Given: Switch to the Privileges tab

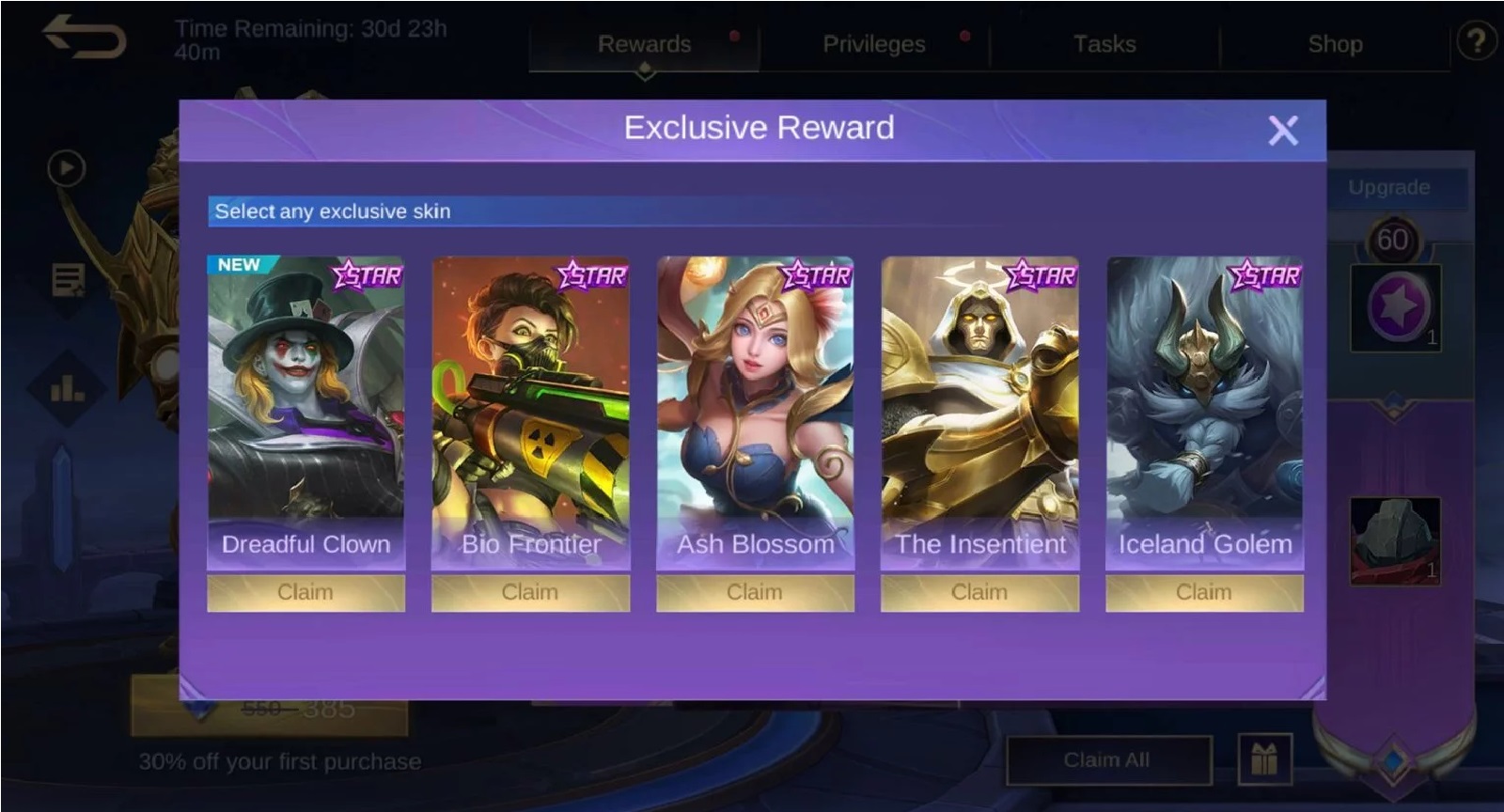Looking at the screenshot, I should (873, 43).
